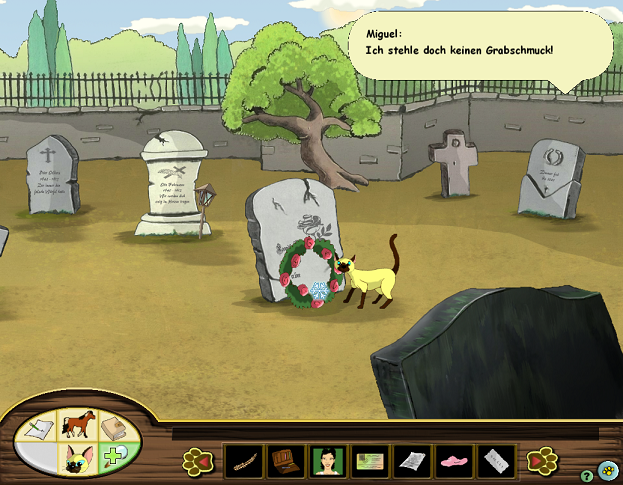Open the brown journal book

[116, 429]
